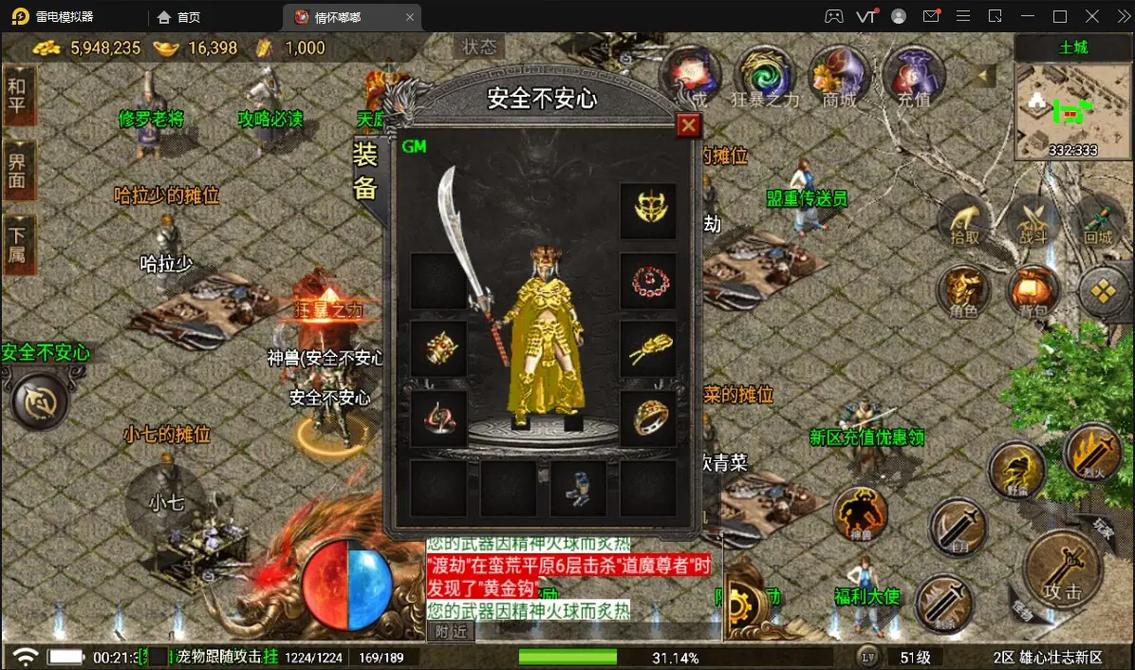The height and width of the screenshot is (670, 1135).
Task: Close the emulator's 情怀嘟嘟 tab
Action: [410, 17]
